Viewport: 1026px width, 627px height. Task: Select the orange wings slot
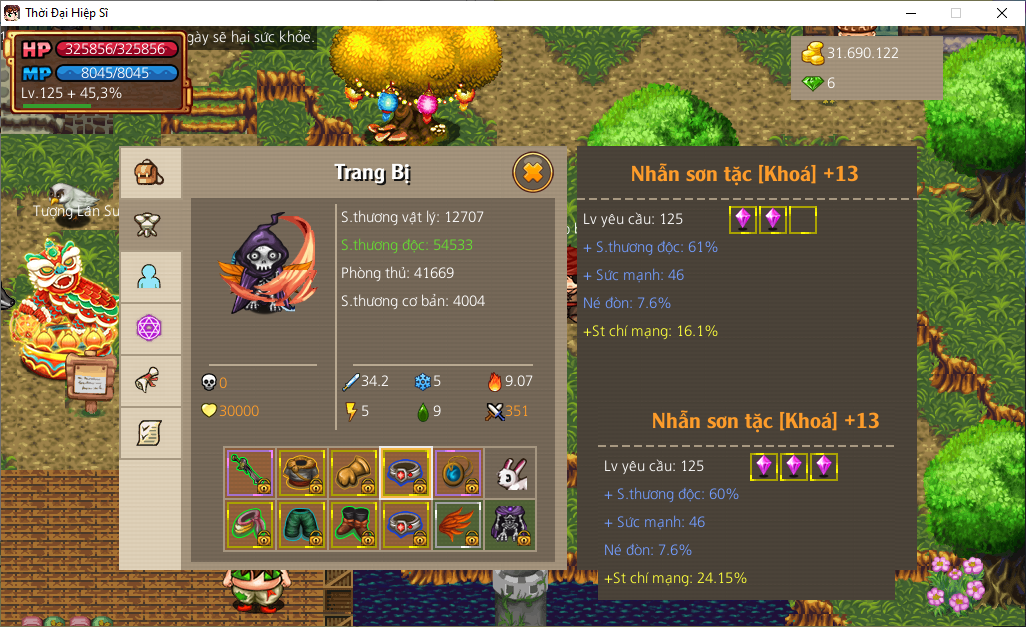(x=458, y=525)
